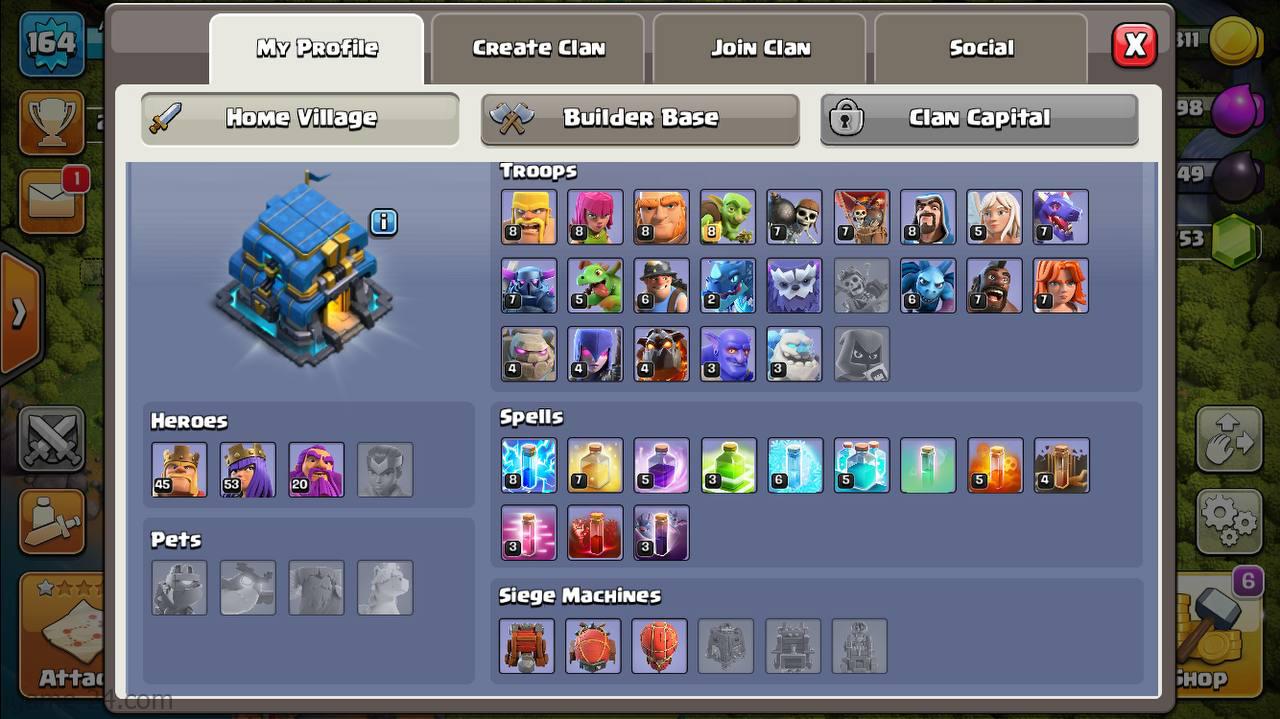Viewport: 1280px width, 719px height.
Task: Tap the Grand Warden hero icon
Action: pyautogui.click(x=316, y=469)
